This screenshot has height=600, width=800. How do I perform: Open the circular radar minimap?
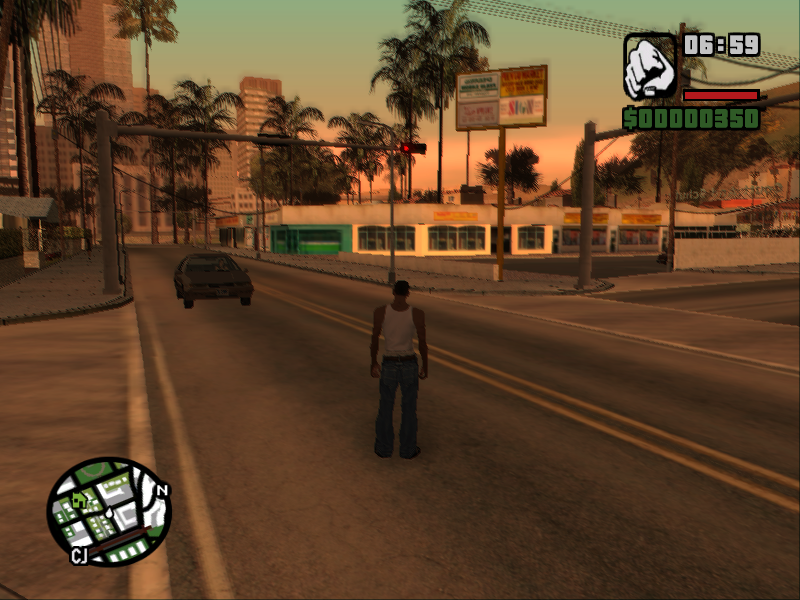[x=109, y=512]
